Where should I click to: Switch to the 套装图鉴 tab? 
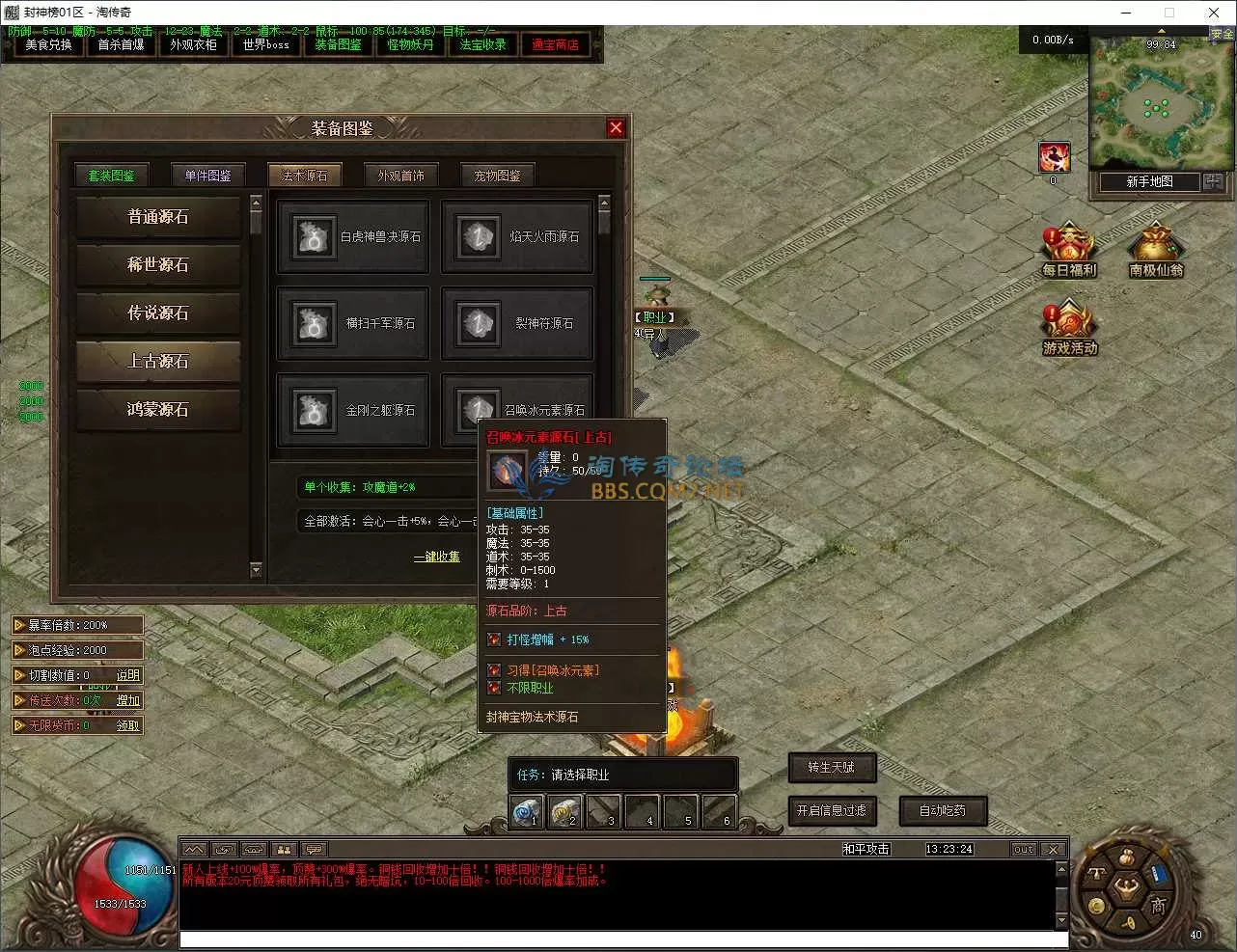pyautogui.click(x=112, y=176)
